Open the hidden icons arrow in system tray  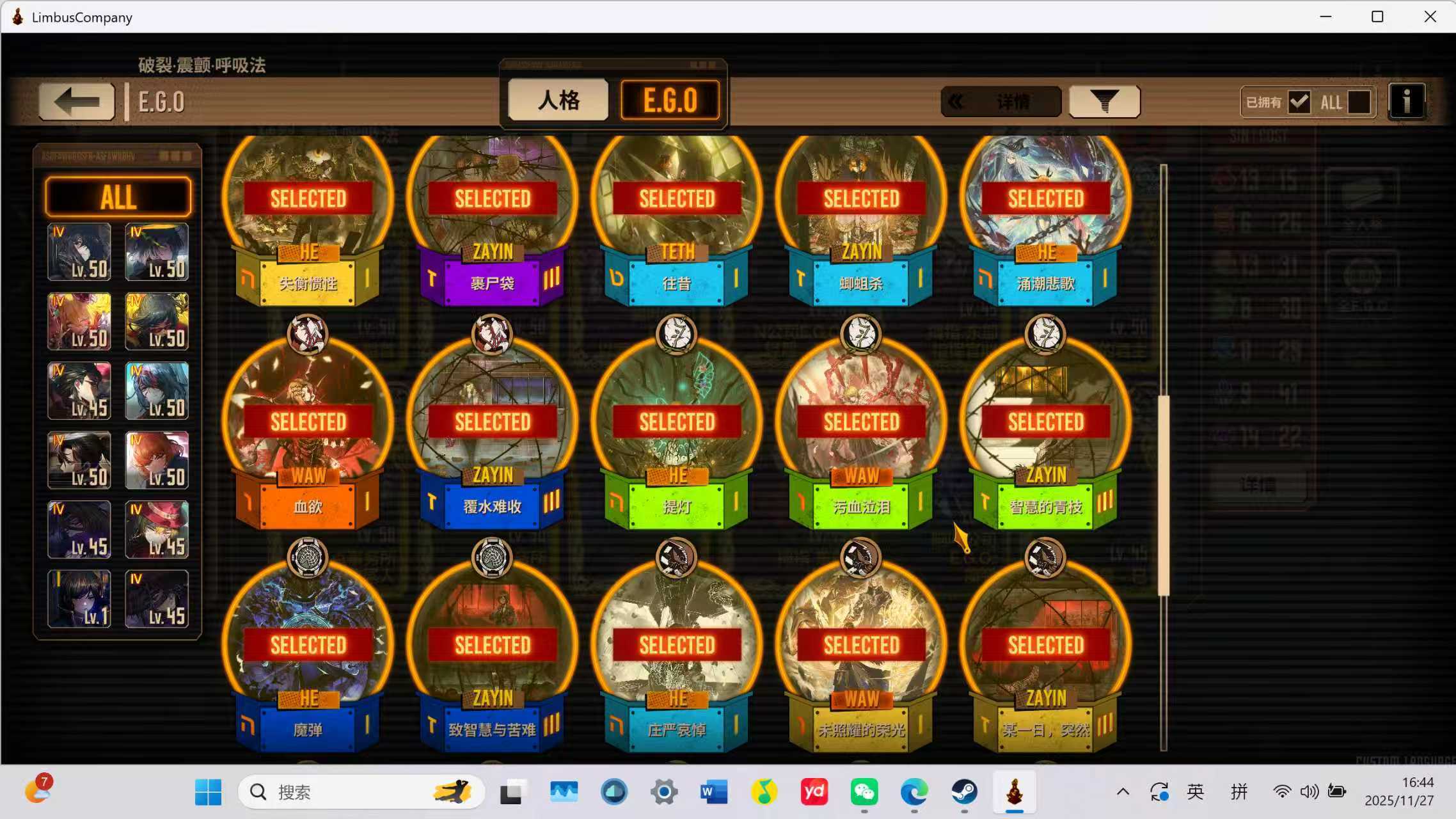click(x=1121, y=791)
